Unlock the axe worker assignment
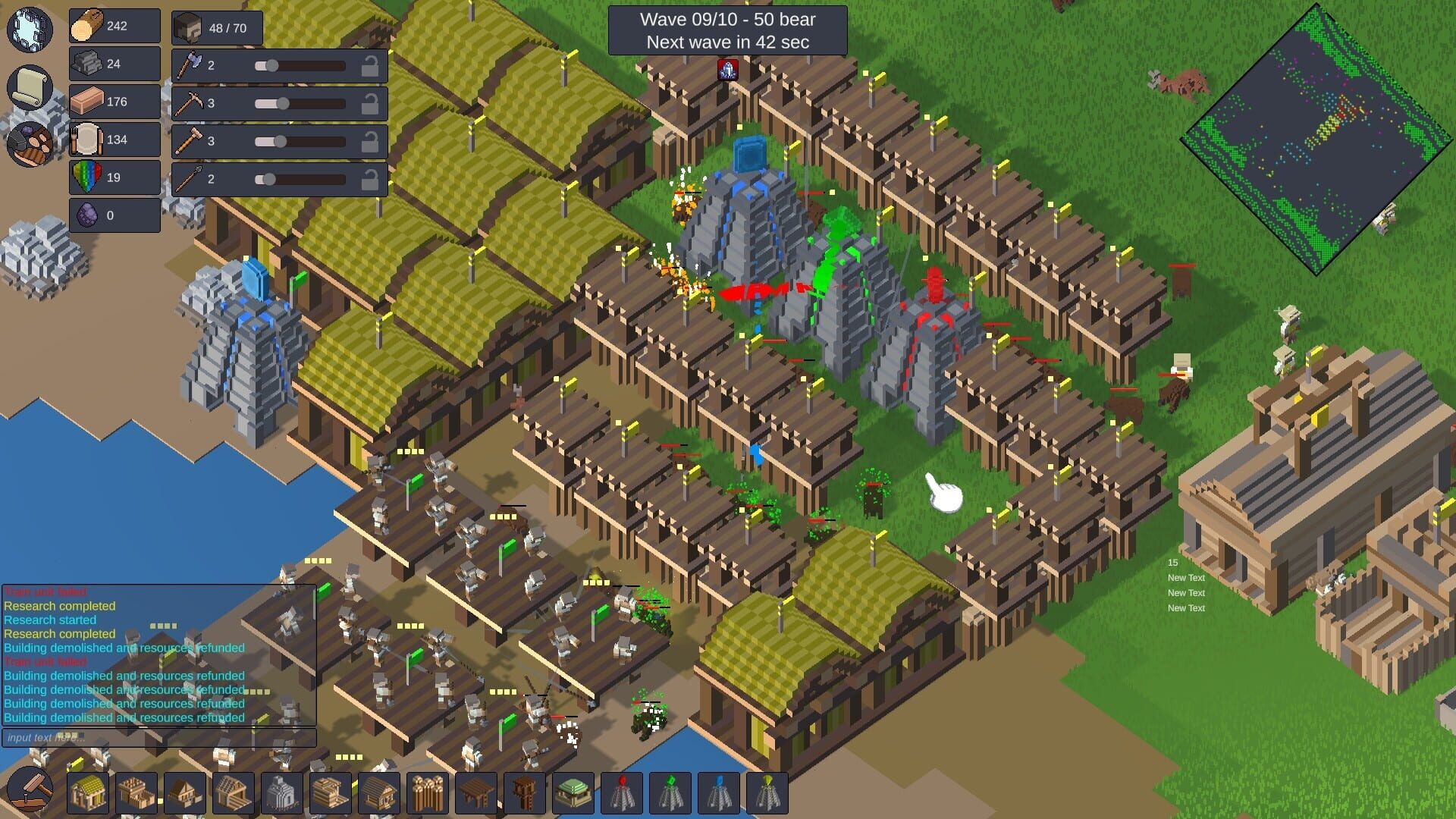Viewport: 1456px width, 819px height. point(370,66)
